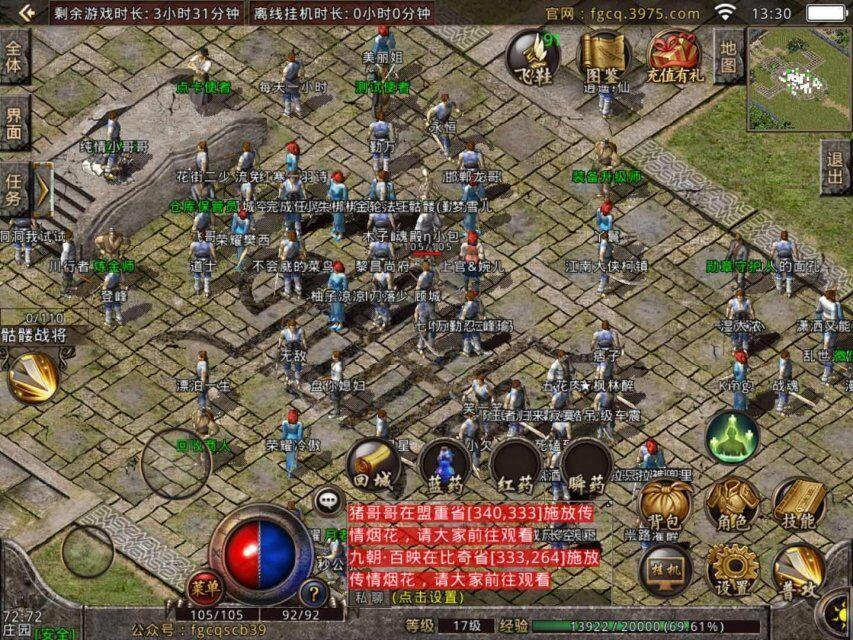Viewport: 853px width, 640px height.
Task: Select the 全体 chat channel tab
Action: pos(14,56)
